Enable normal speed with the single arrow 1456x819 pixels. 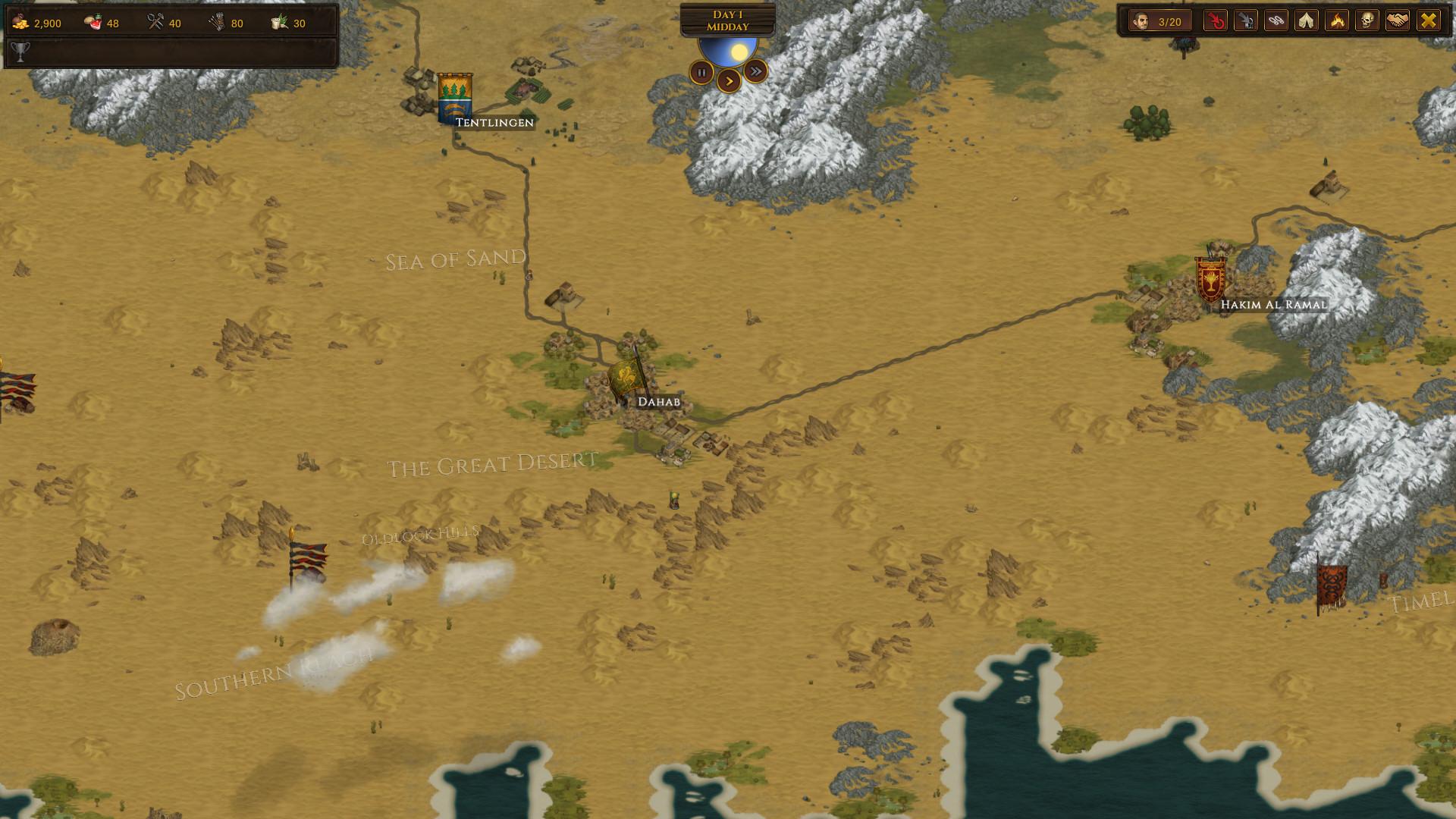(728, 80)
